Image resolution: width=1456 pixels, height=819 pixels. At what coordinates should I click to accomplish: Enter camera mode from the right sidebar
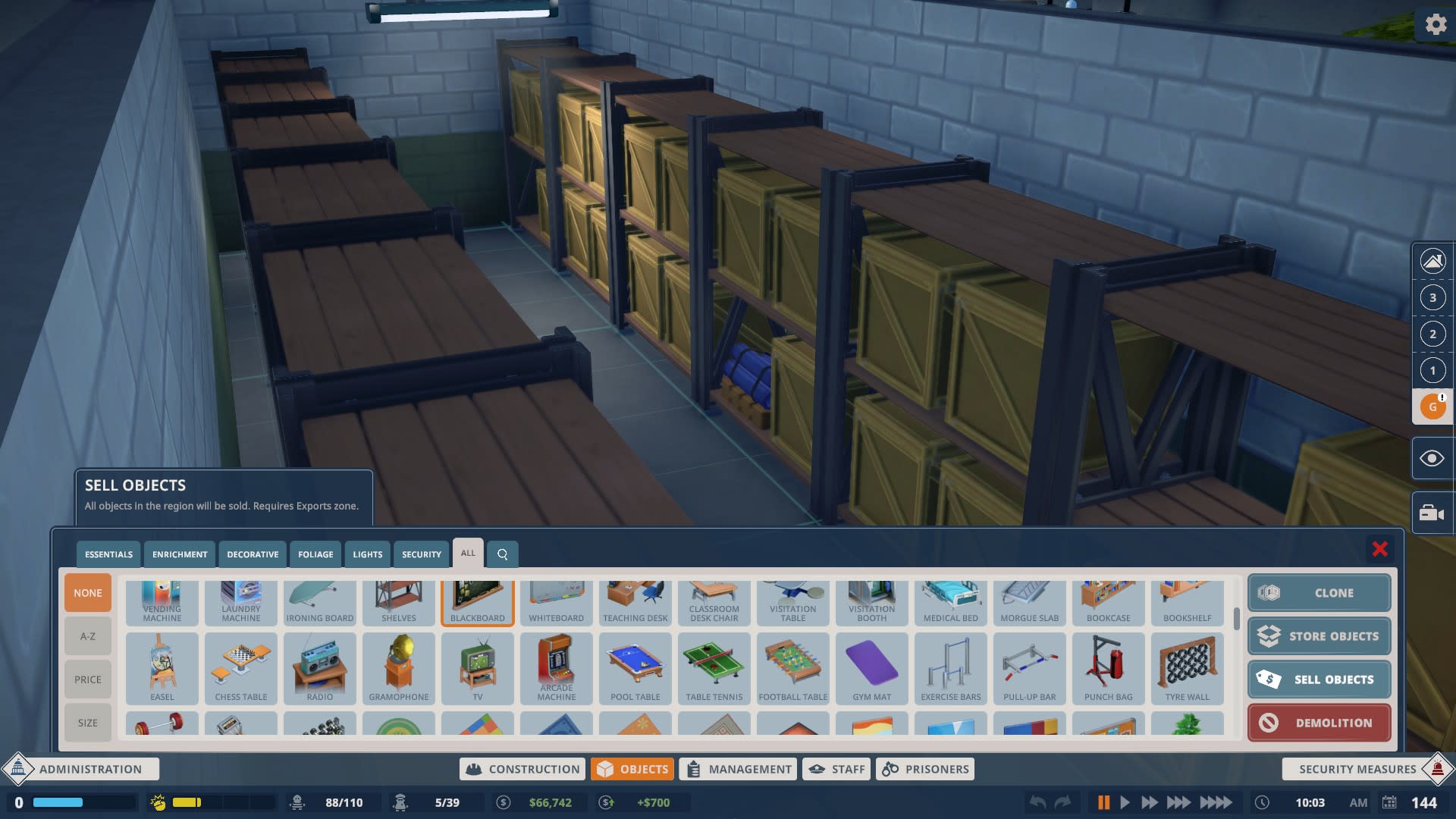click(1432, 513)
